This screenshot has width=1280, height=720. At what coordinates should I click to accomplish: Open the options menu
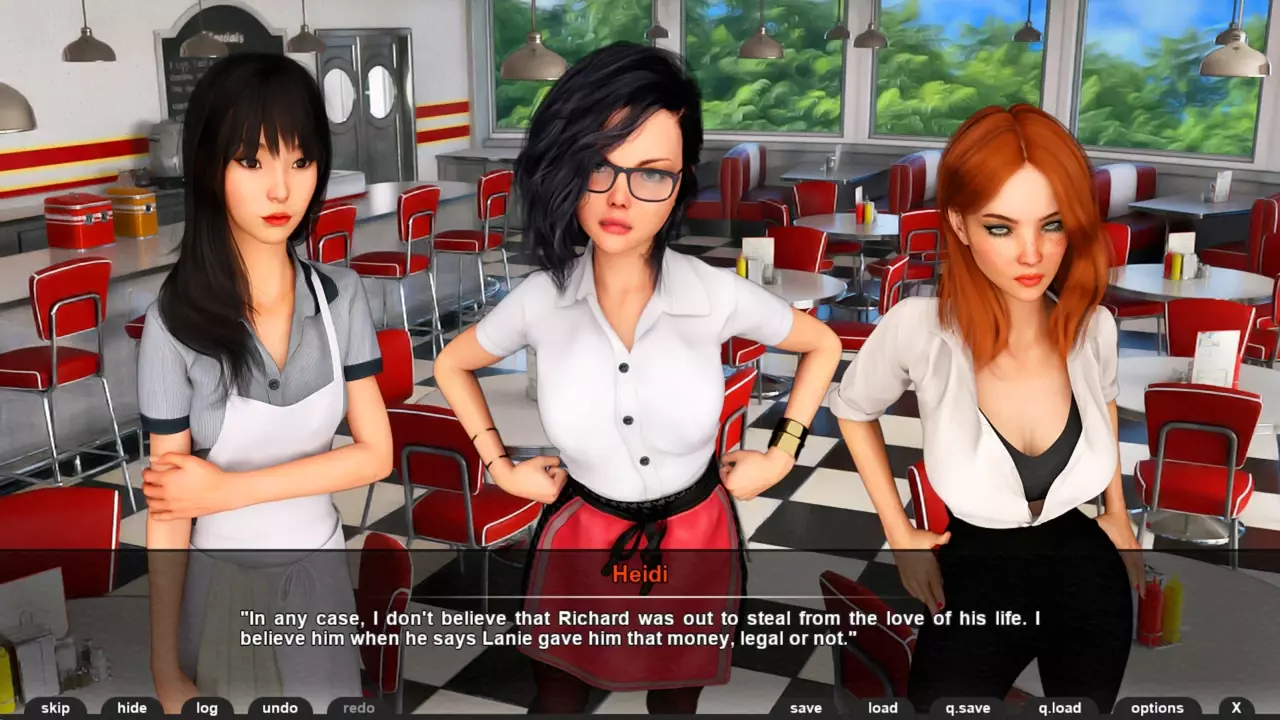[x=1157, y=708]
